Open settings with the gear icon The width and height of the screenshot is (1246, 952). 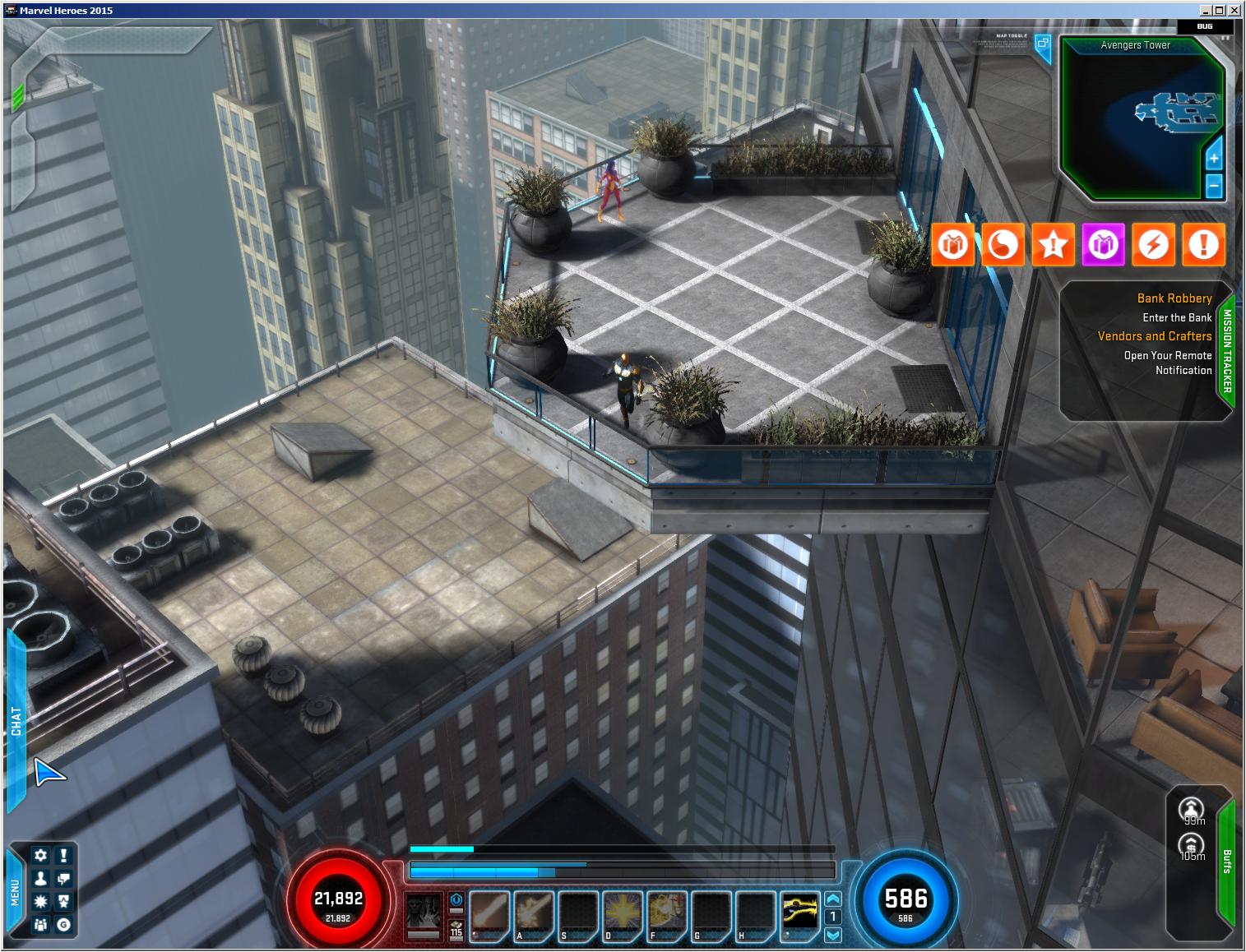[x=40, y=855]
